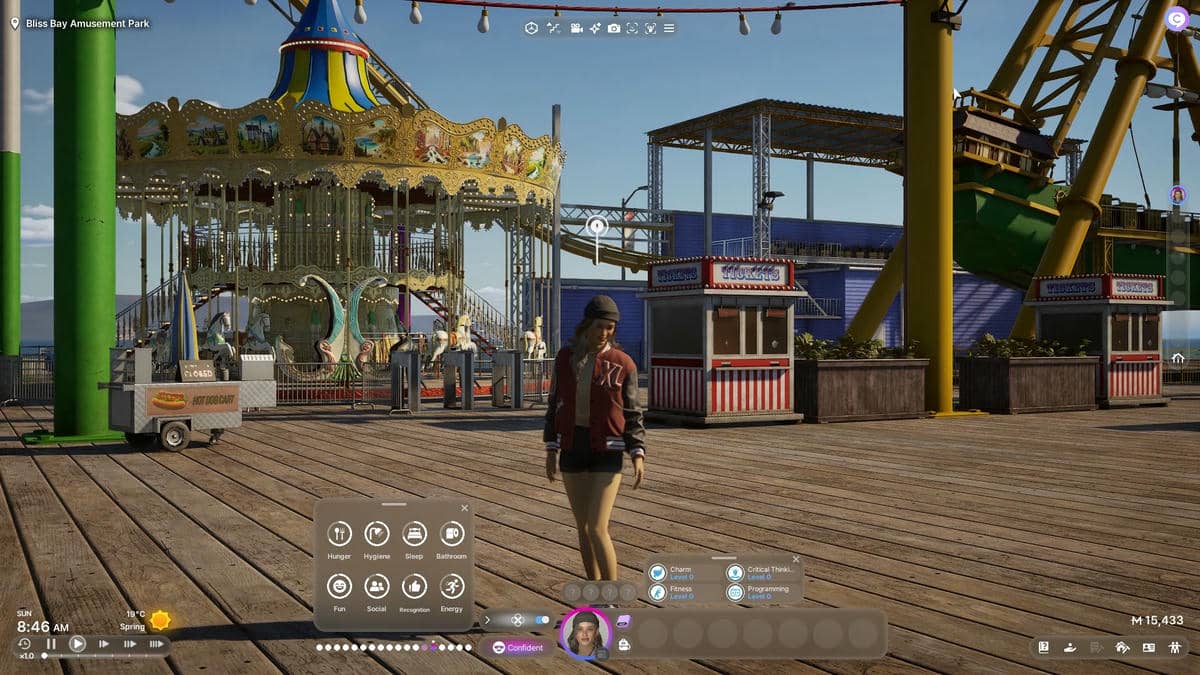Click the purple profile button top right
The width and height of the screenshot is (1200, 675).
[x=1175, y=17]
